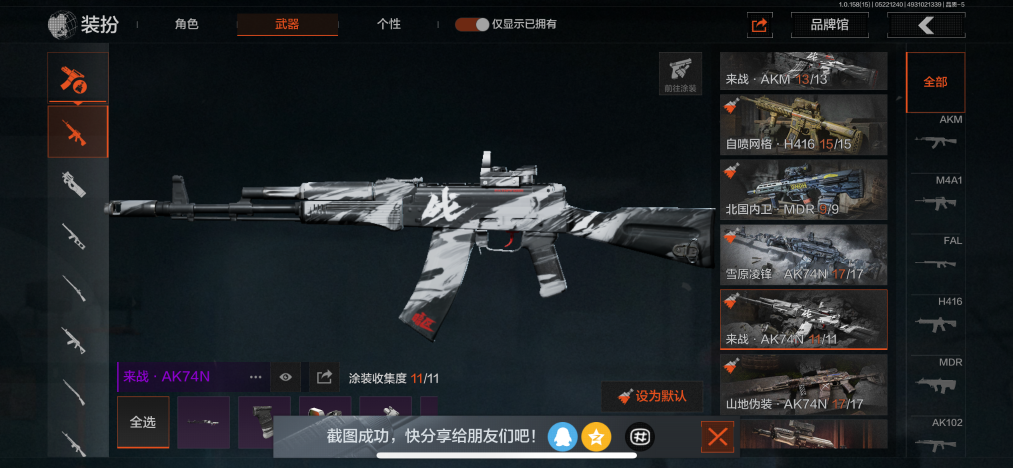Image resolution: width=1013 pixels, height=468 pixels.
Task: Choose 北国内卫 MDR skin
Action: [x=804, y=190]
